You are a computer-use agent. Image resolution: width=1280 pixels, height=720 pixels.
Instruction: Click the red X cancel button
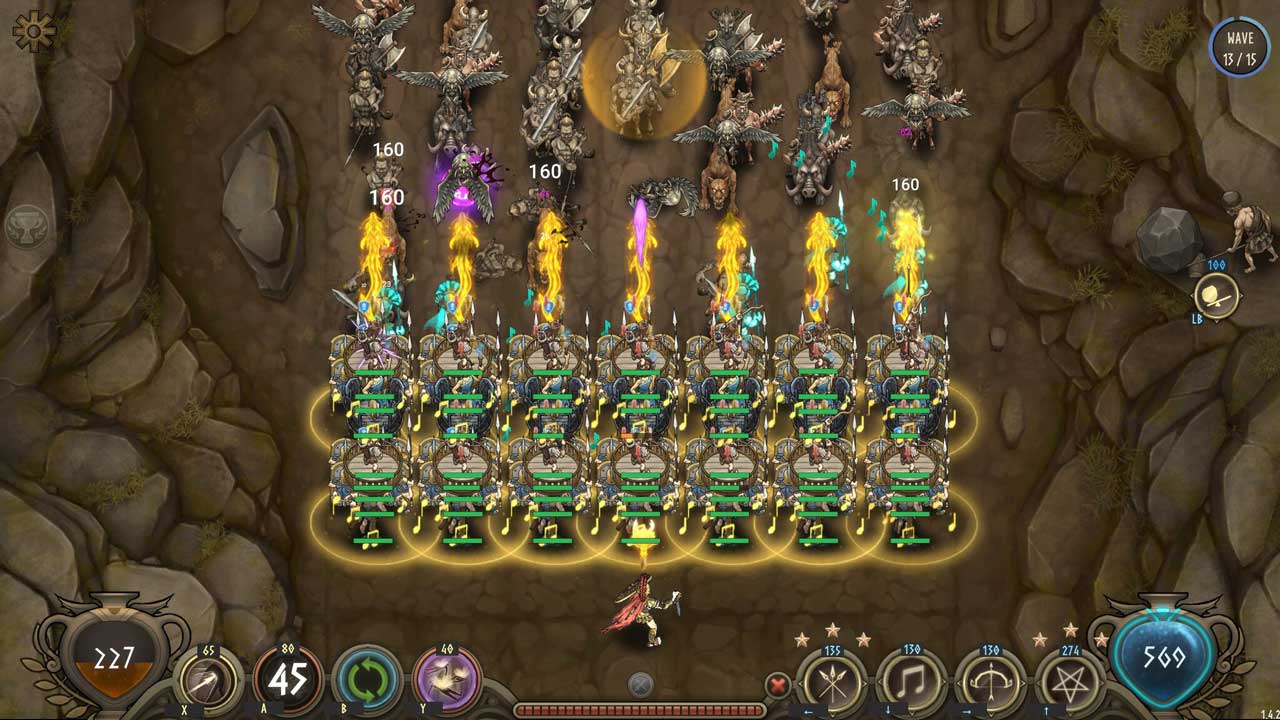(x=777, y=685)
